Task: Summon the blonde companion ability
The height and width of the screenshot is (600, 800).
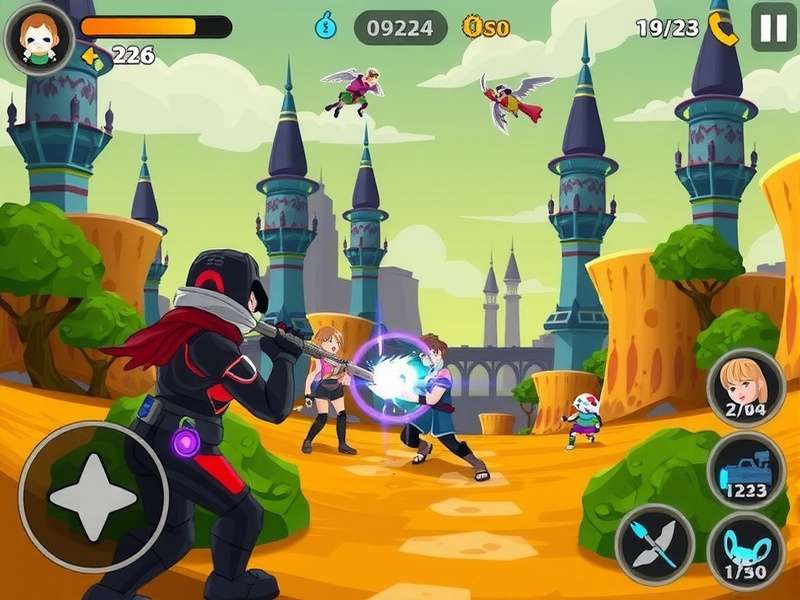Action: [x=745, y=387]
